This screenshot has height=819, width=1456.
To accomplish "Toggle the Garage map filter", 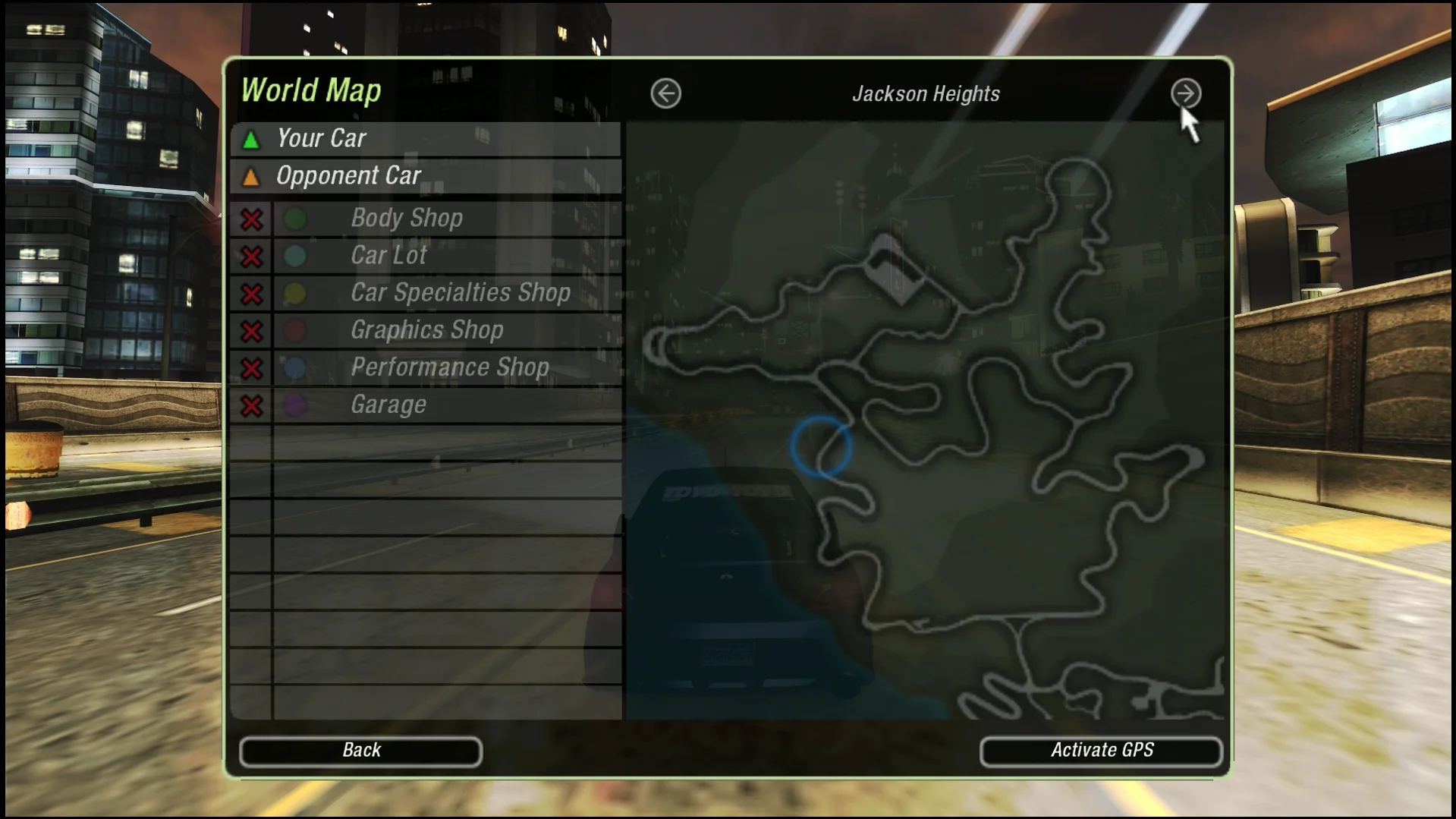I will point(252,405).
